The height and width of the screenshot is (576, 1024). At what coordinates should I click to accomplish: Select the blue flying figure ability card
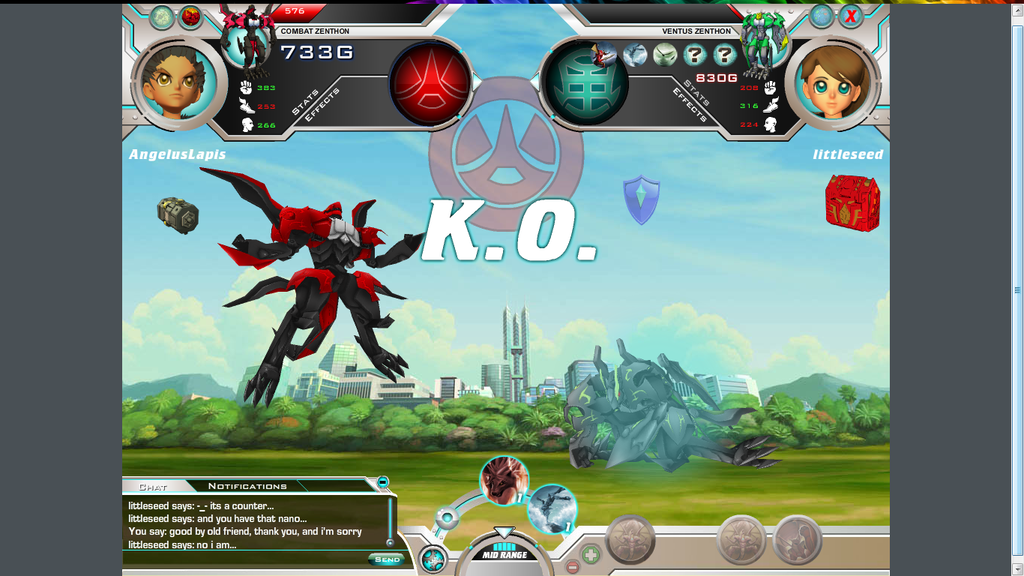552,509
